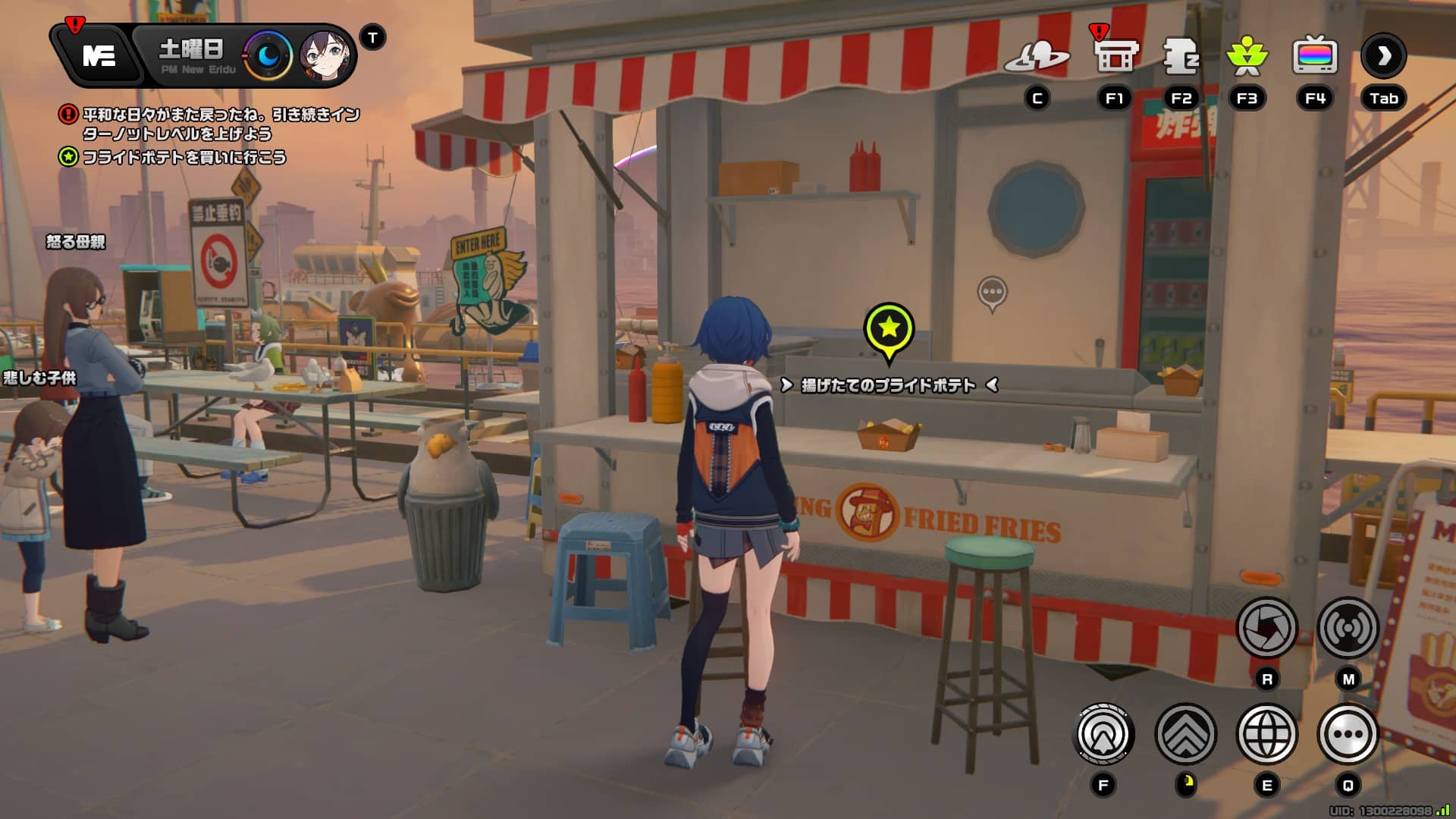Click the speech bubble talk marker
This screenshot has height=819, width=1456.
pyautogui.click(x=992, y=292)
